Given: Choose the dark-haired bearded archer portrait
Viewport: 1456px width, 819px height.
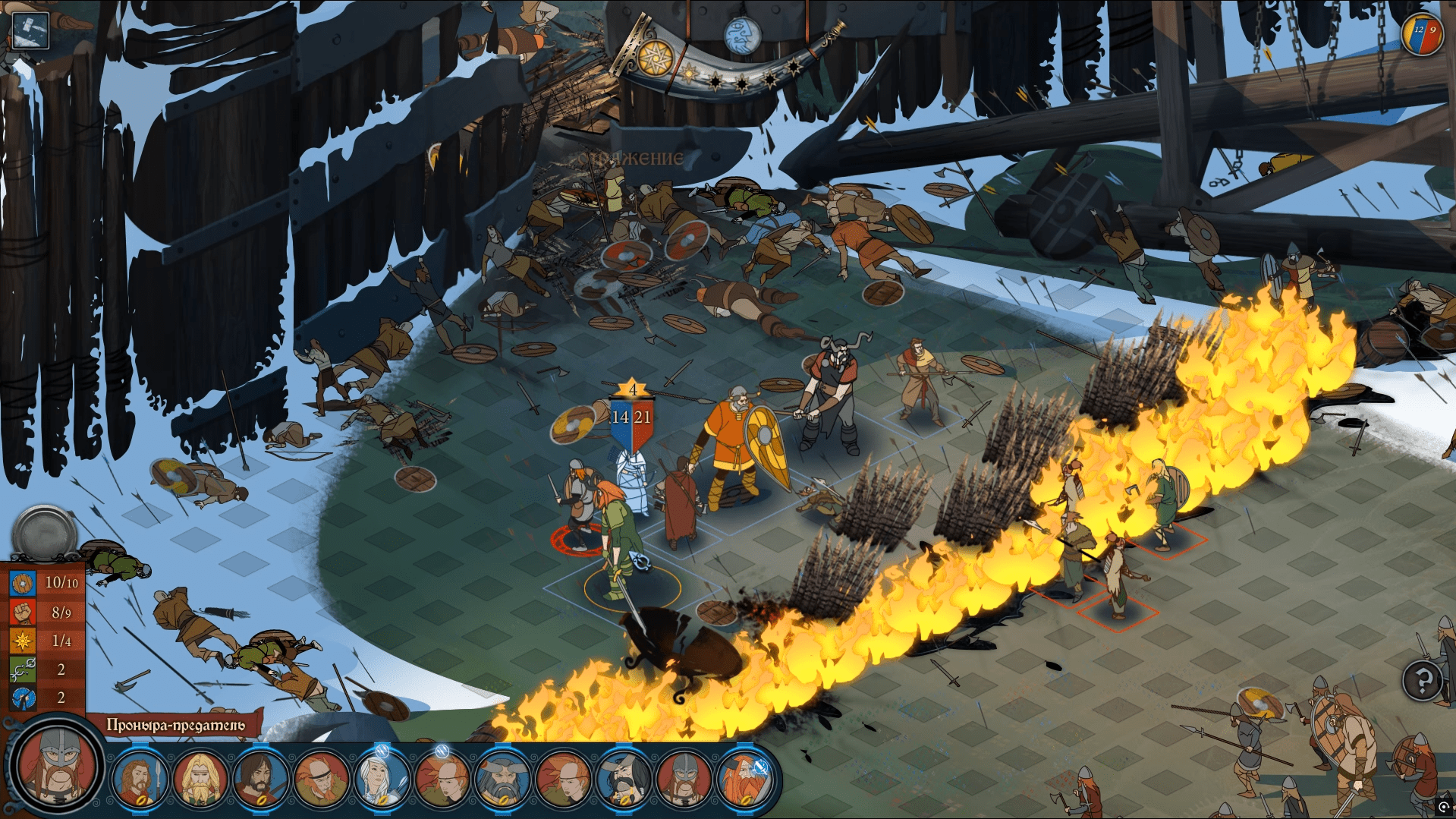Looking at the screenshot, I should pos(260,779).
